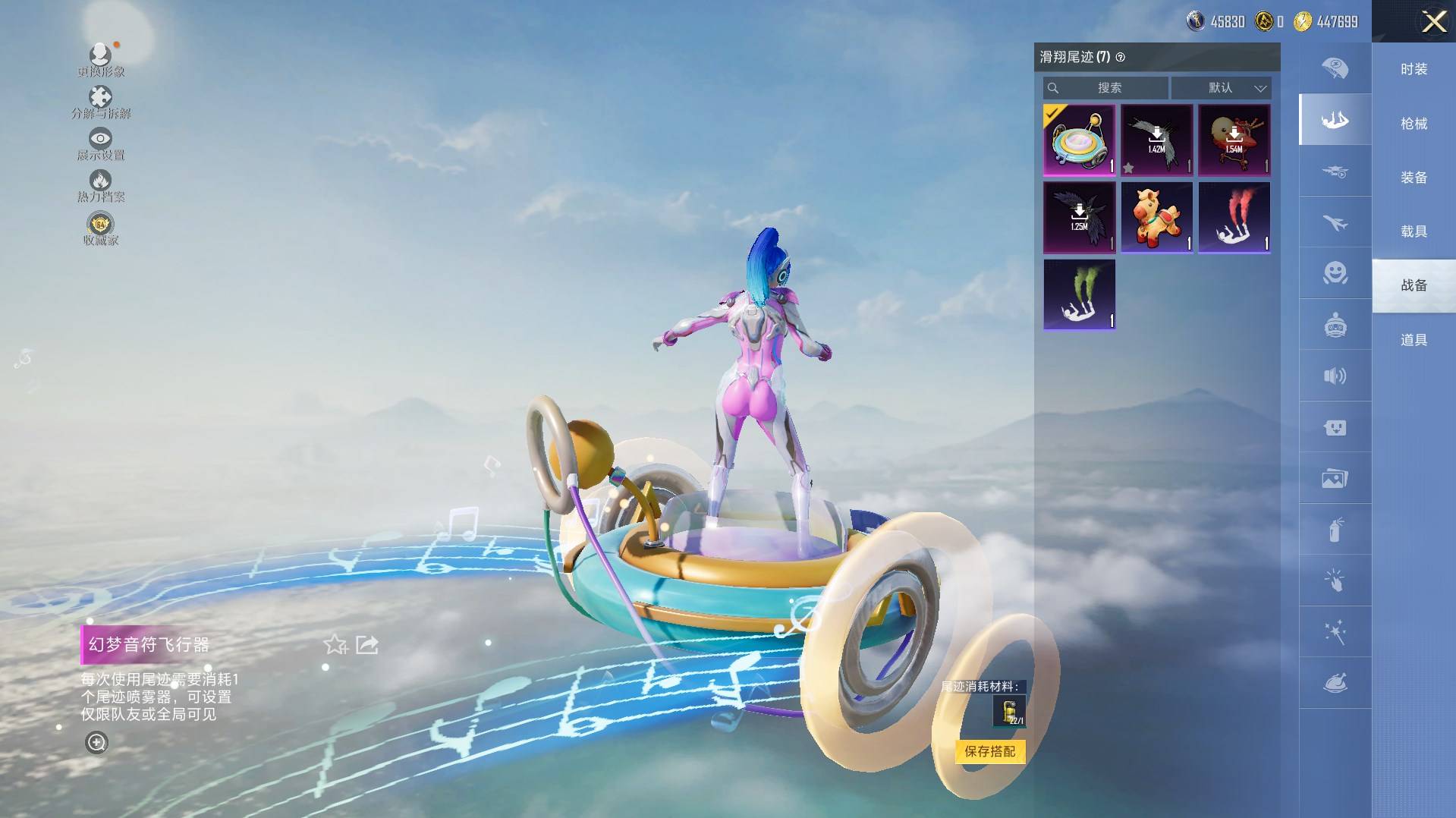Select the toy horse trail item
Viewport: 1456px width, 818px height.
coord(1156,217)
